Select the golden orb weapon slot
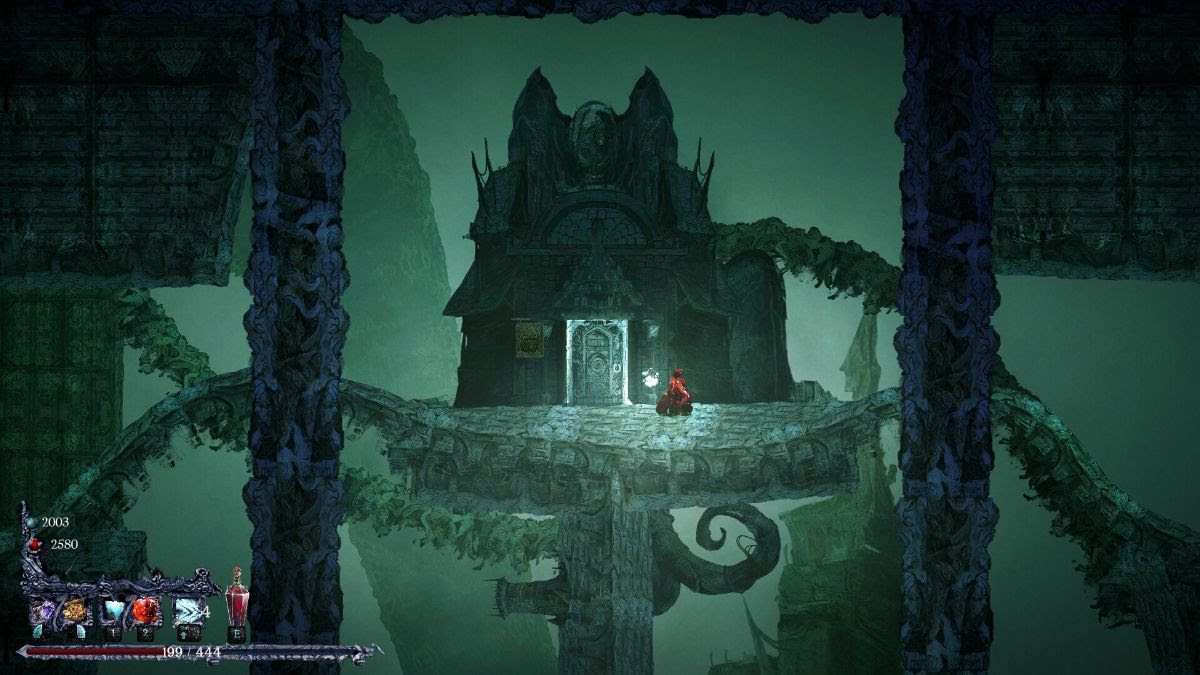This screenshot has width=1200, height=675. click(75, 609)
